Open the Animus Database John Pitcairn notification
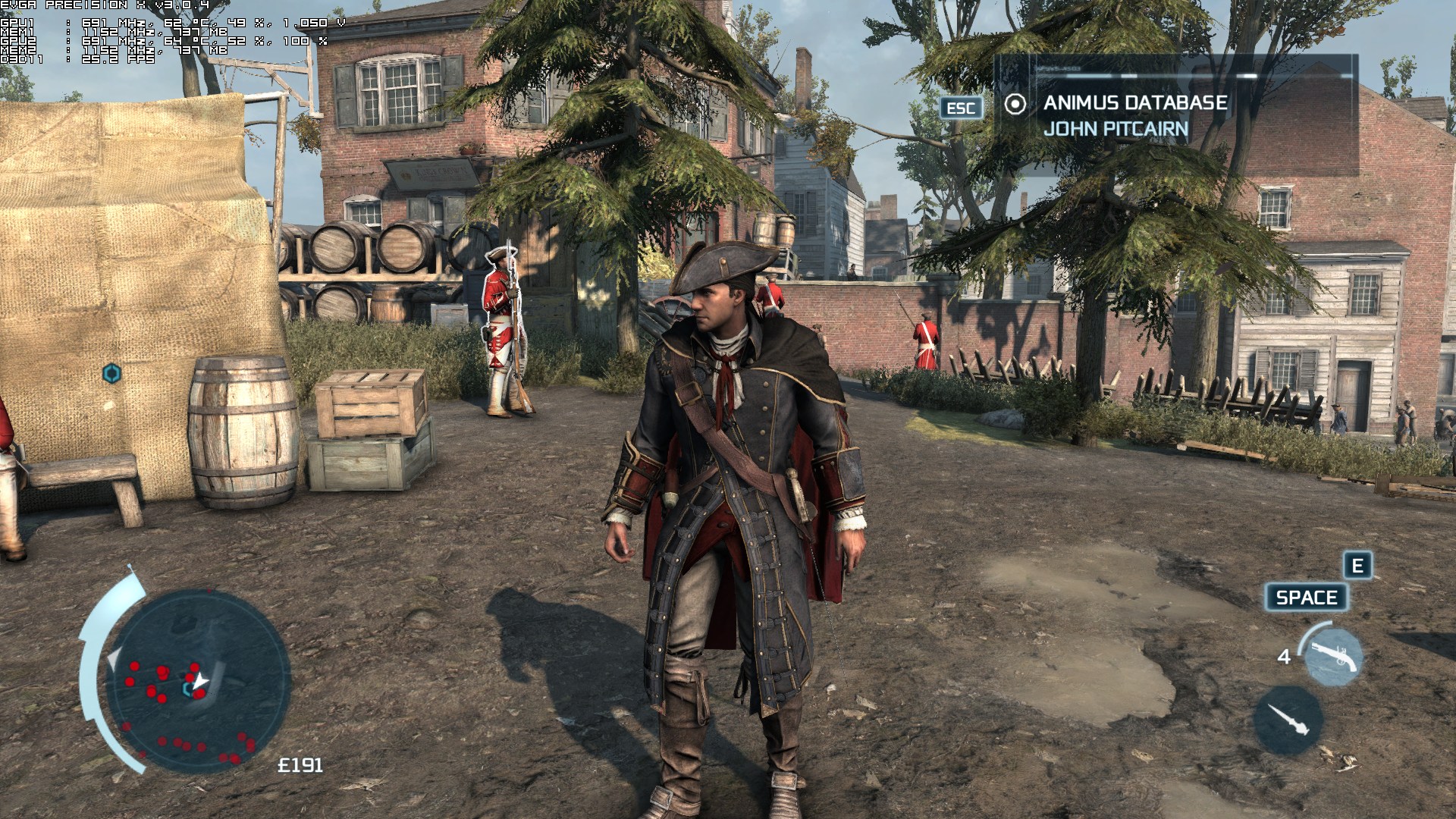1456x819 pixels. pos(1134,115)
